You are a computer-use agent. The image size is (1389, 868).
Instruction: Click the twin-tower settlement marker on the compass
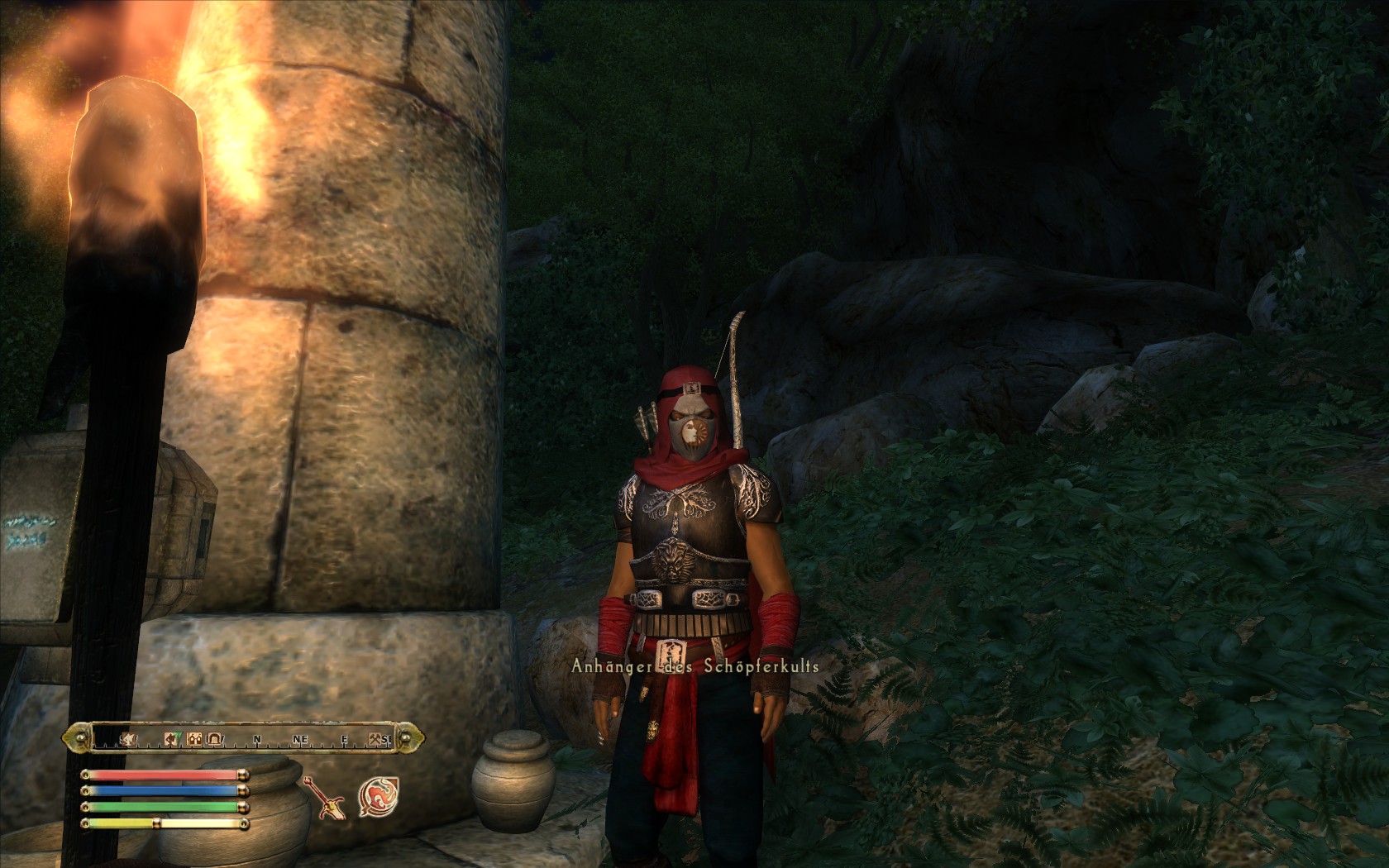pos(196,739)
